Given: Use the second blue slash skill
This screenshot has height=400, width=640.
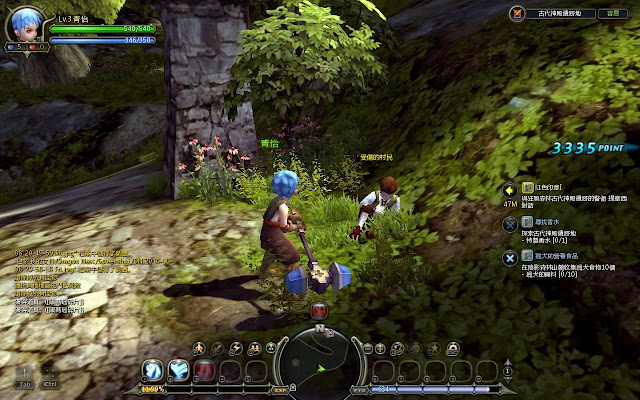Looking at the screenshot, I should [179, 371].
